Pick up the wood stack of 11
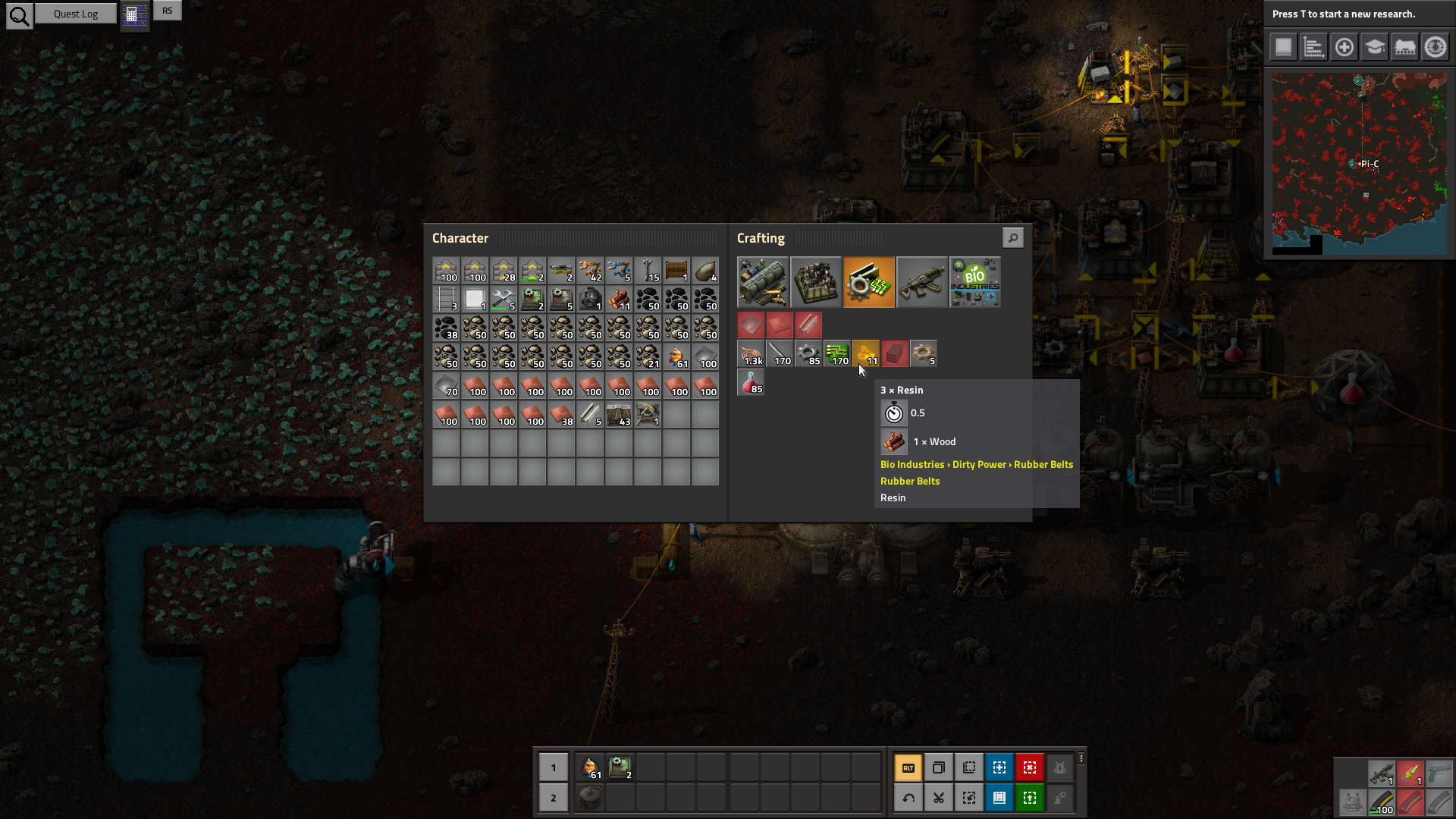1456x819 pixels. tap(620, 300)
